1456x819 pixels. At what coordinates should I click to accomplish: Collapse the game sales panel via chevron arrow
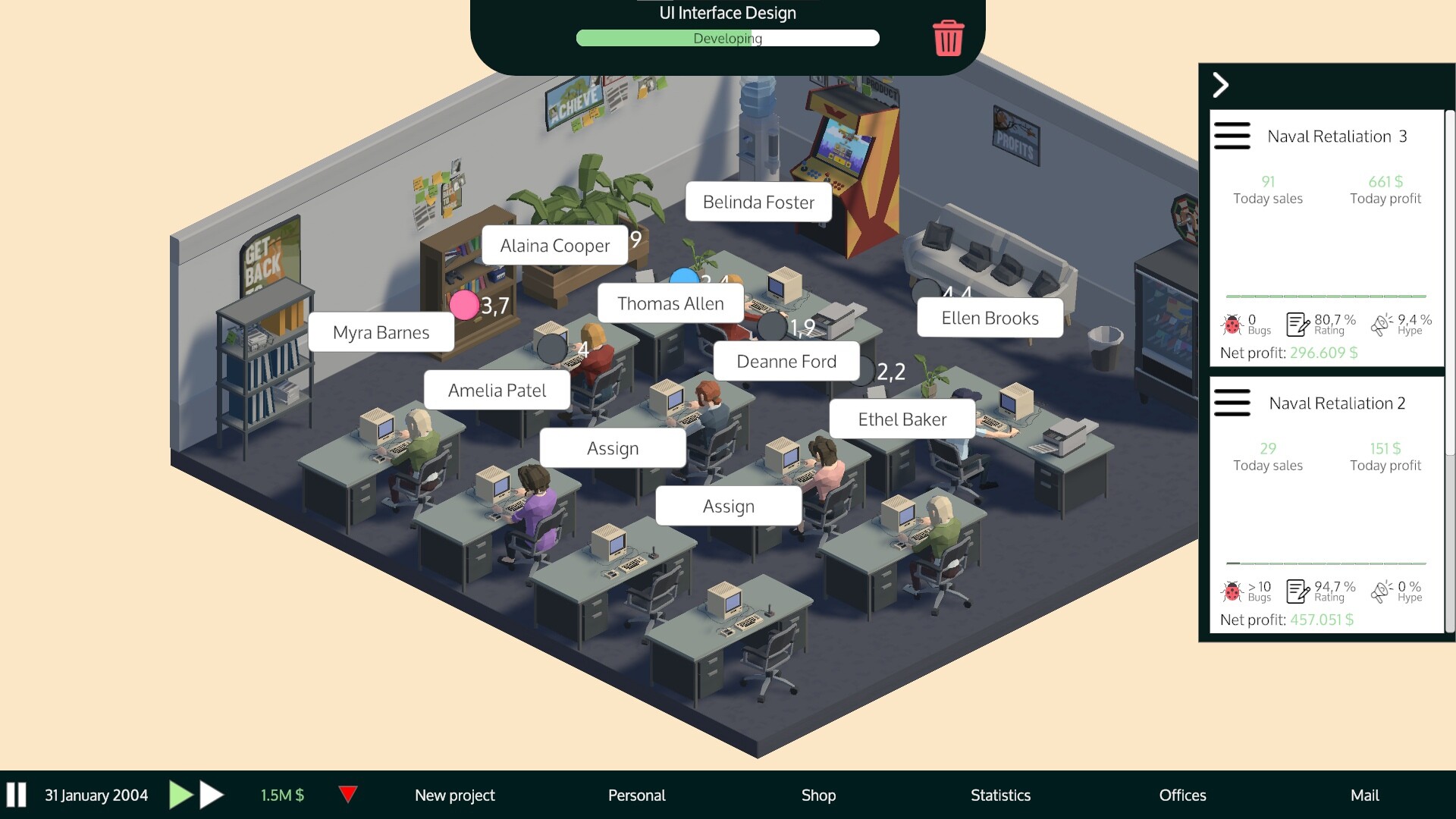click(x=1221, y=85)
